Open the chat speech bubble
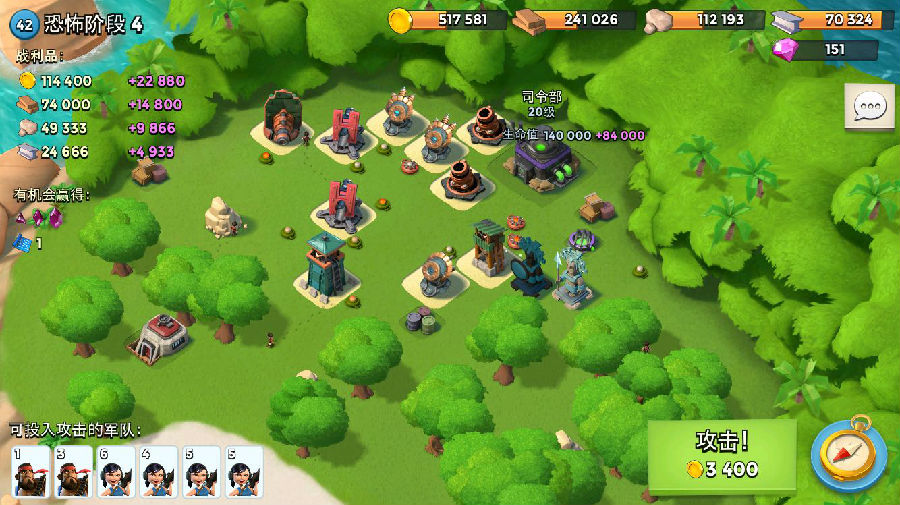The width and height of the screenshot is (900, 505). (x=869, y=107)
